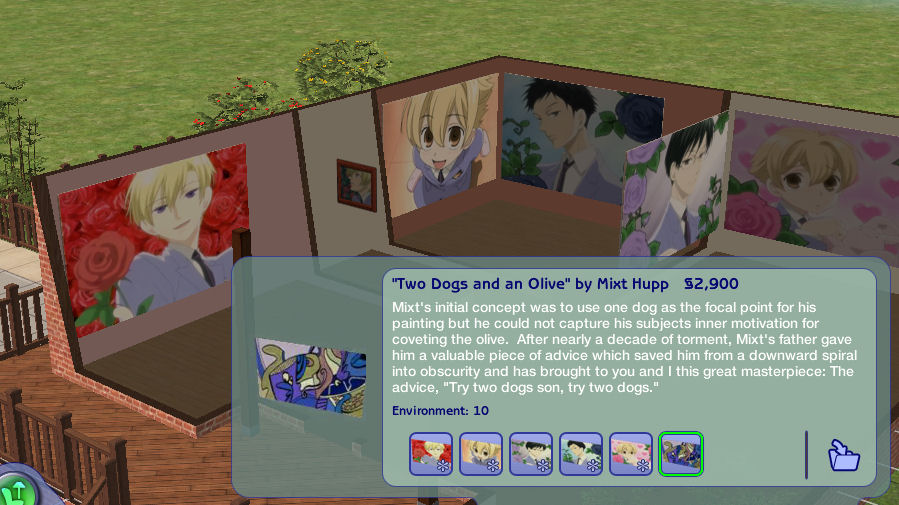This screenshot has width=899, height=505.
Task: Choose the pink hearts painting thumbnail
Action: click(x=631, y=454)
